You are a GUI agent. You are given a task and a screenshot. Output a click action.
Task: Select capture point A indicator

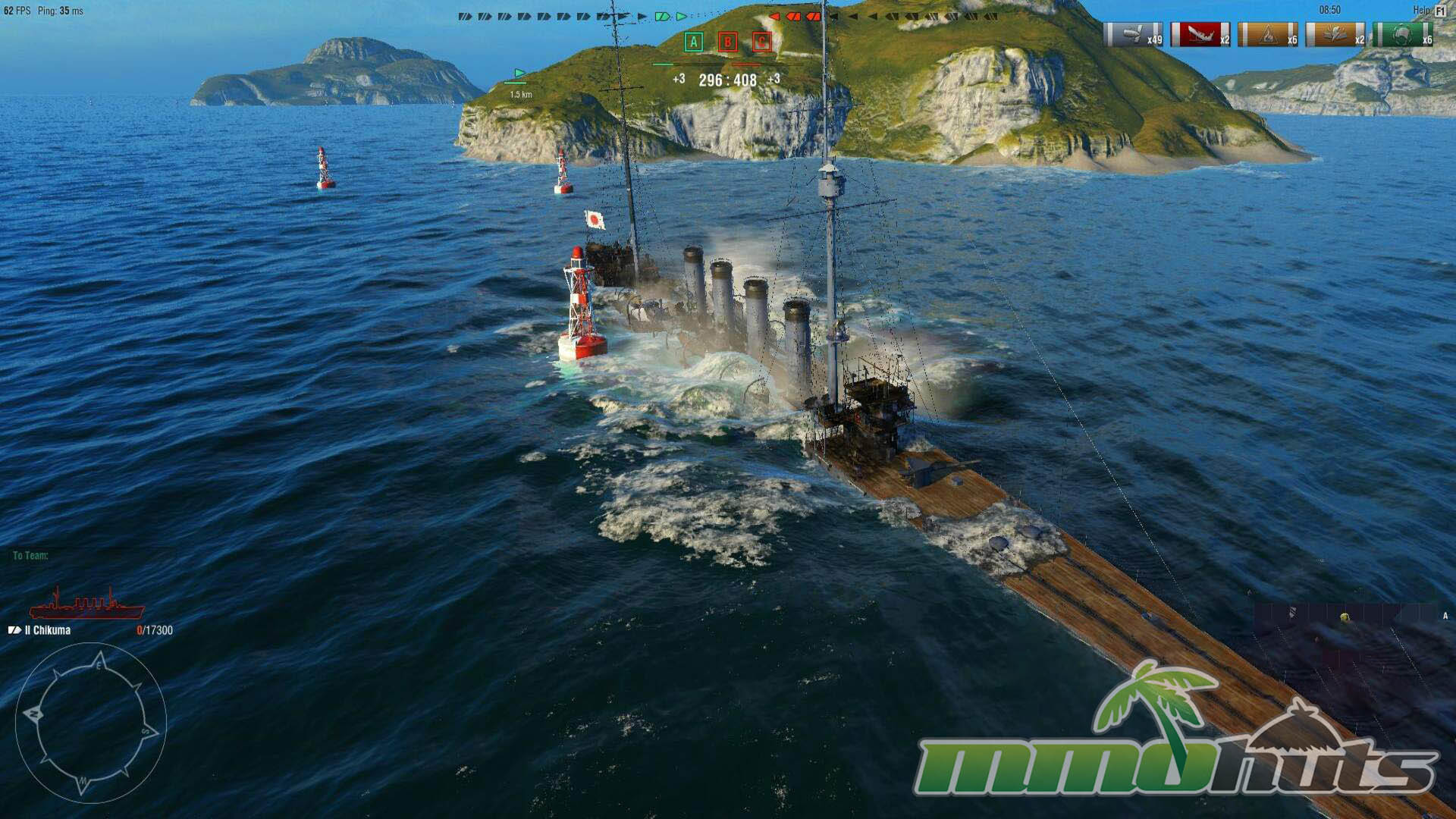pos(693,42)
